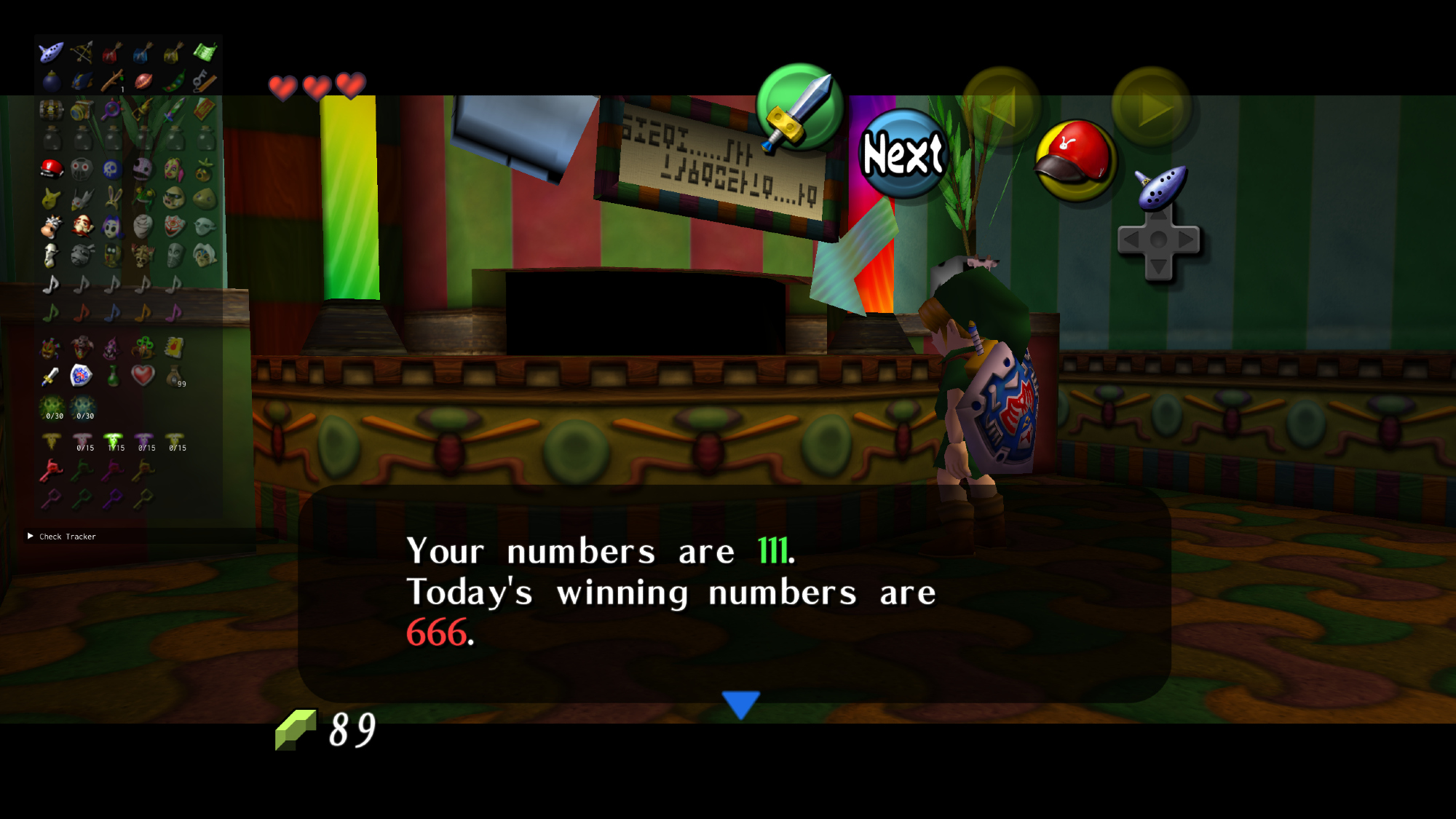Toggle the heart container tracker icon
1456x819 pixels.
pos(143,376)
